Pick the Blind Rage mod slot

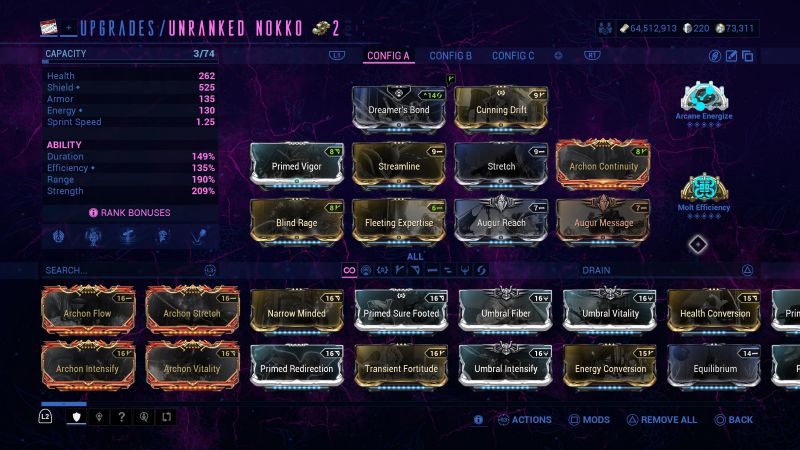pyautogui.click(x=297, y=222)
